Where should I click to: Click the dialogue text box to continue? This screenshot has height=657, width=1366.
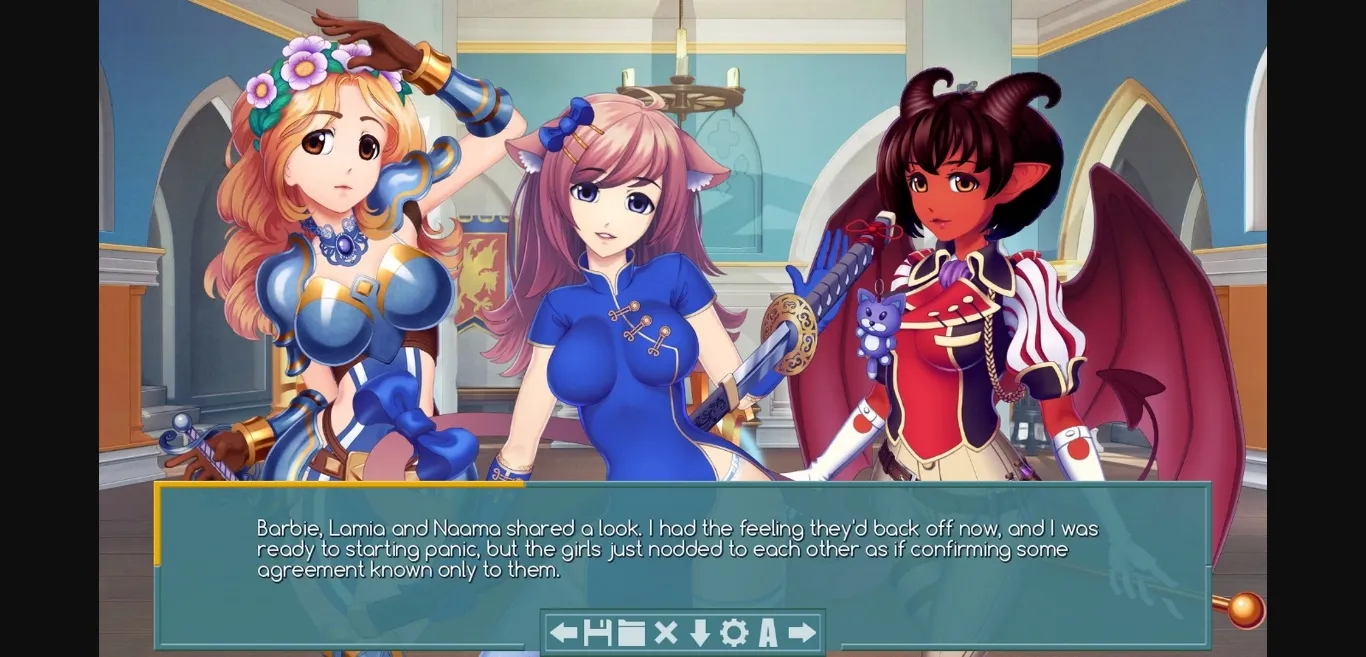[x=680, y=550]
